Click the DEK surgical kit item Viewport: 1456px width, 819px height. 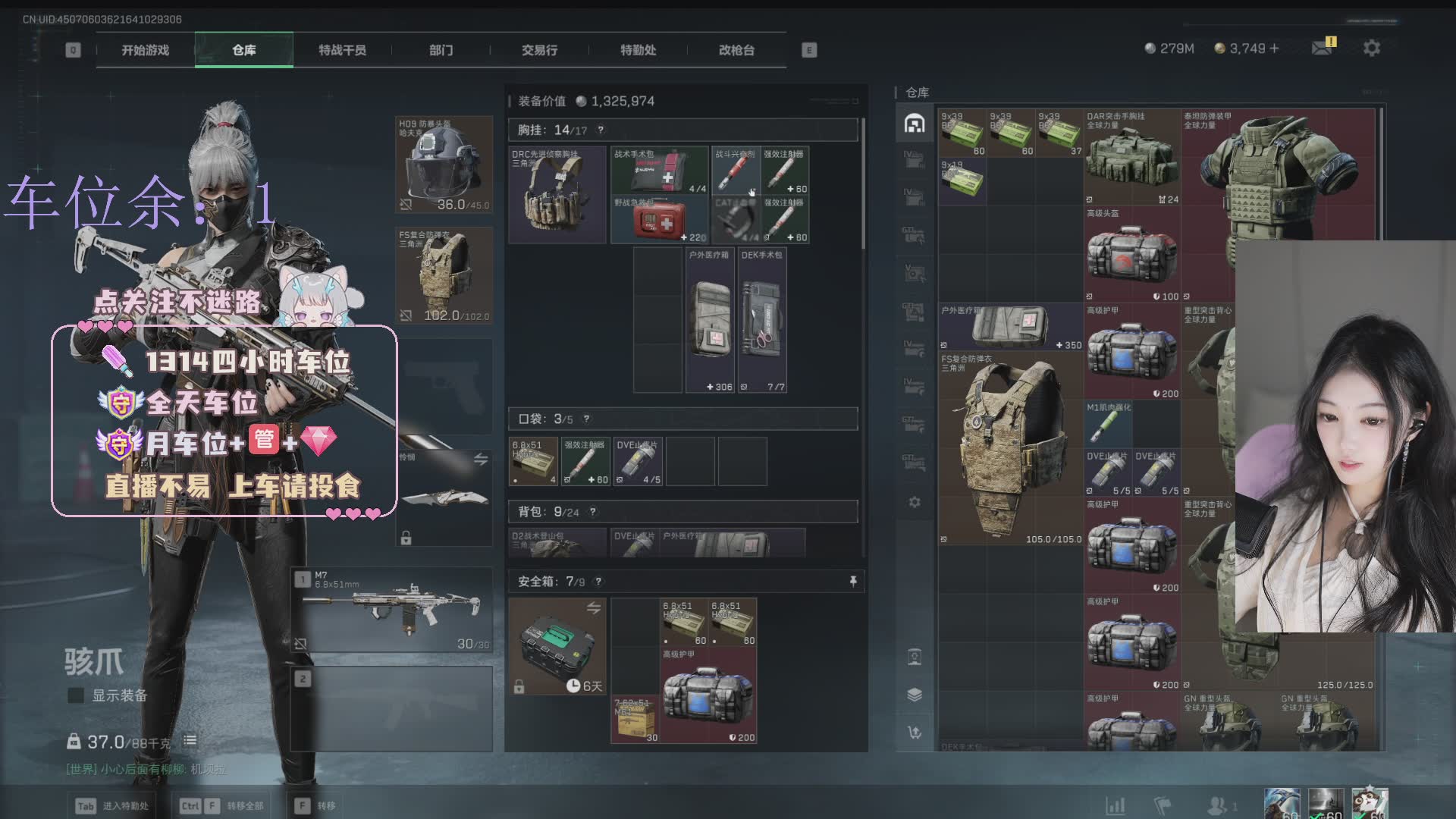pyautogui.click(x=762, y=320)
